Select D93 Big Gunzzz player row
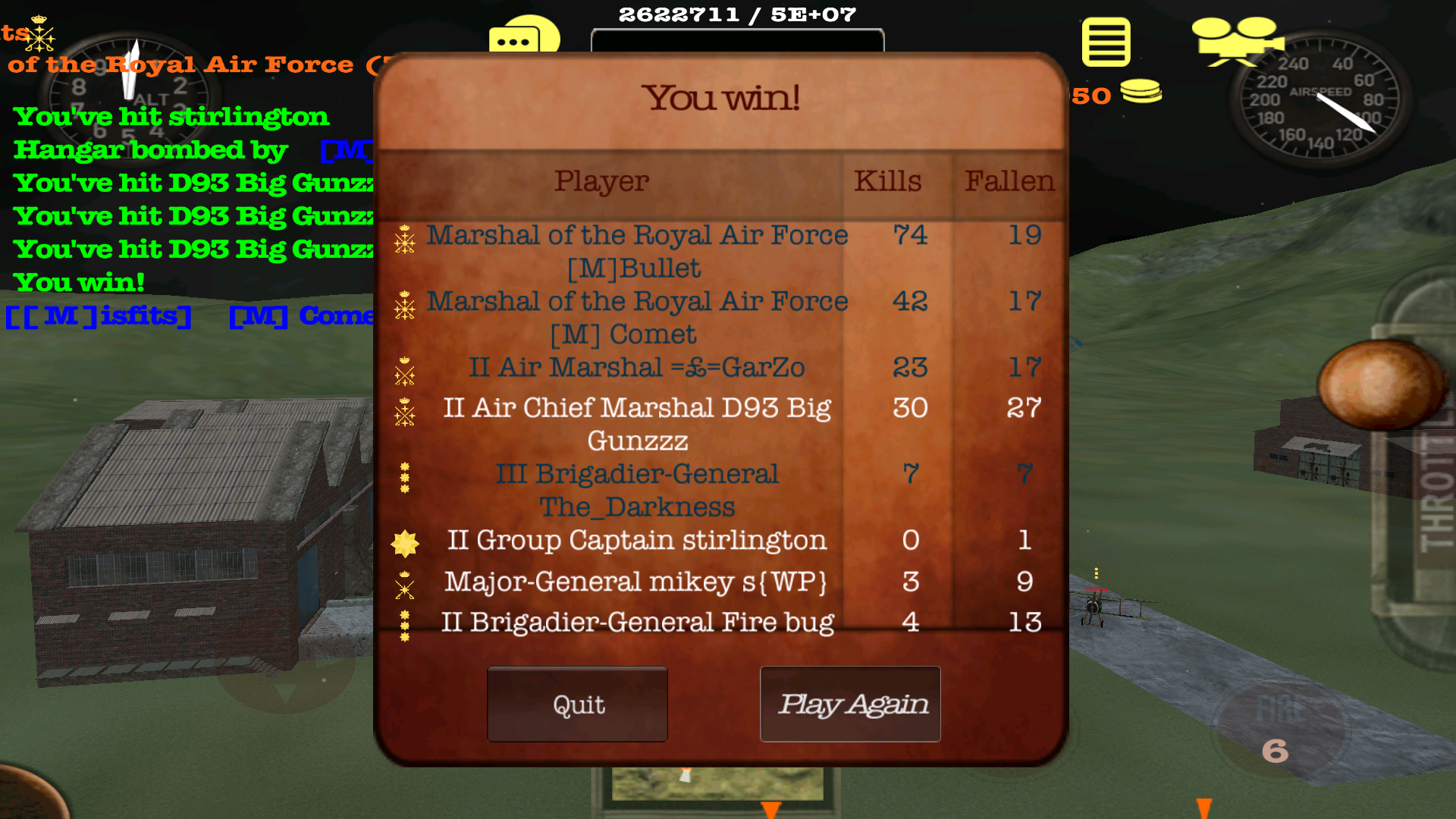 click(637, 424)
